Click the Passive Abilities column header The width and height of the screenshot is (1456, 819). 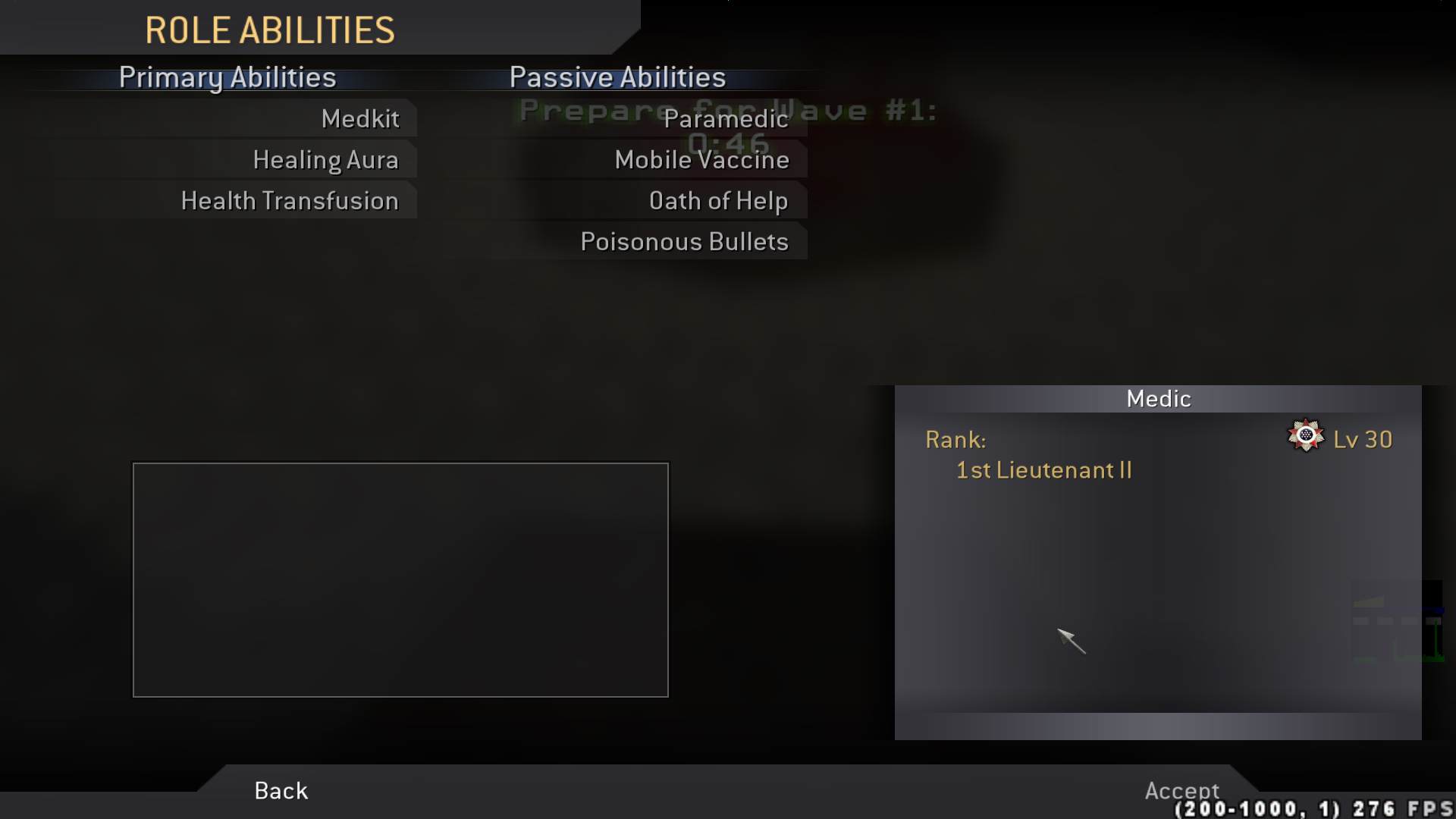pos(617,77)
